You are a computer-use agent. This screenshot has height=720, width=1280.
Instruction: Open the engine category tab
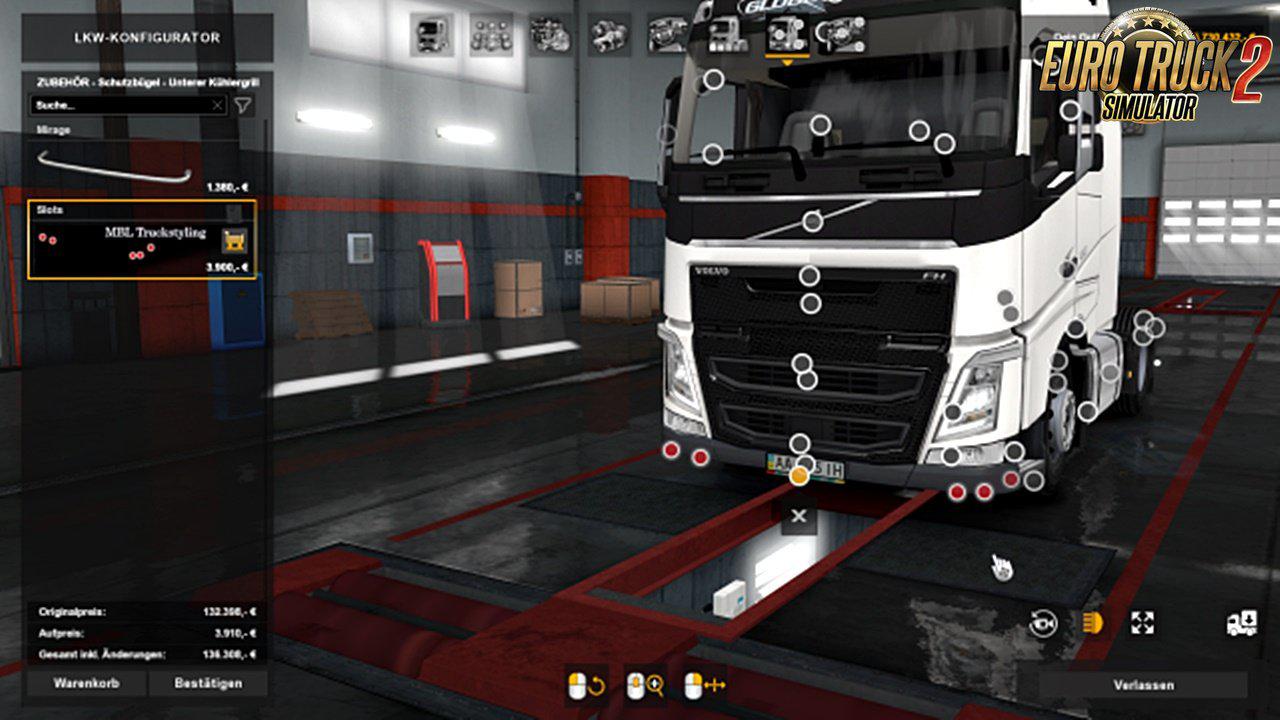[550, 35]
